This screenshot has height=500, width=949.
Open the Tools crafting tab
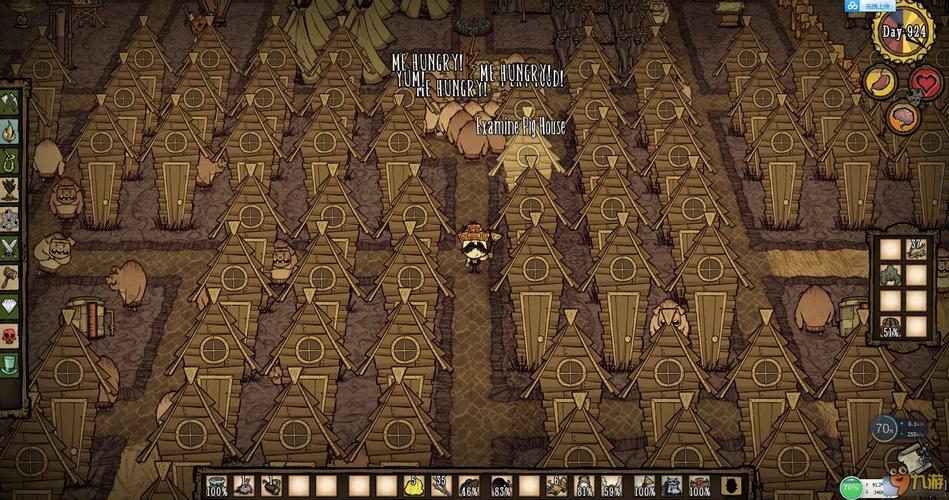click(10, 103)
